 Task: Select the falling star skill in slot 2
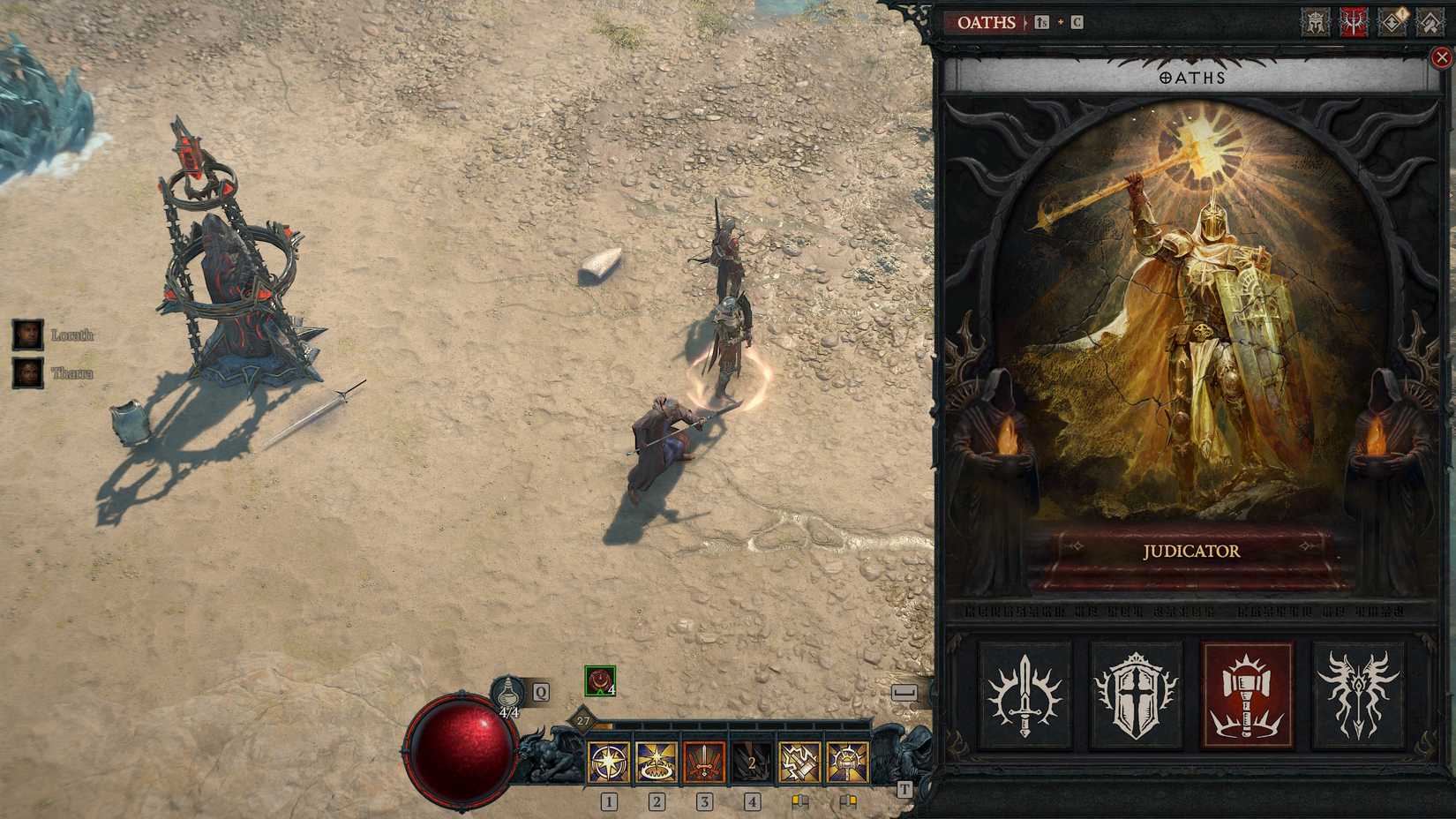[x=657, y=762]
